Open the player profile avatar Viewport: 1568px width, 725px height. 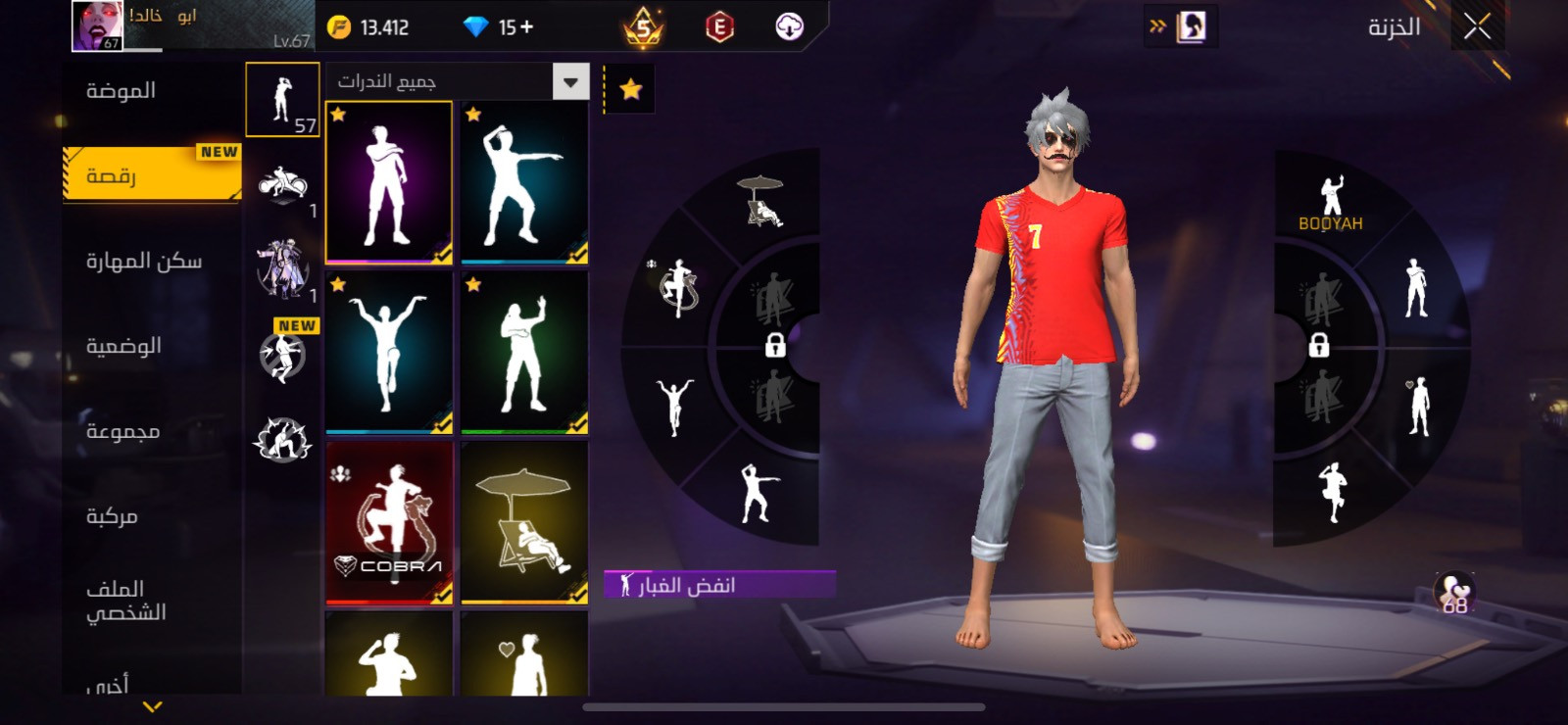(x=97, y=25)
